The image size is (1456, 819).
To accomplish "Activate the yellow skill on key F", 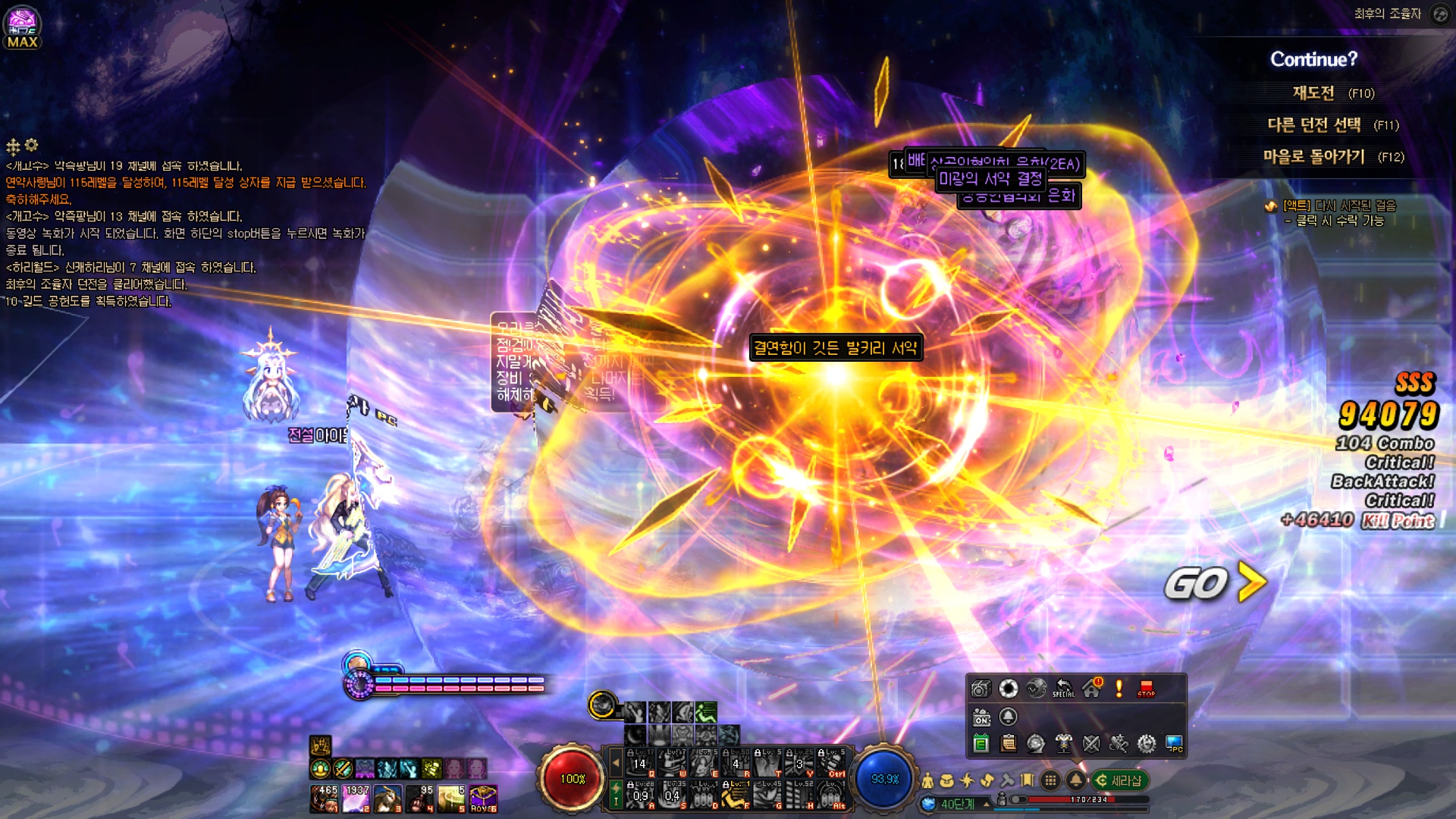I will tap(735, 796).
